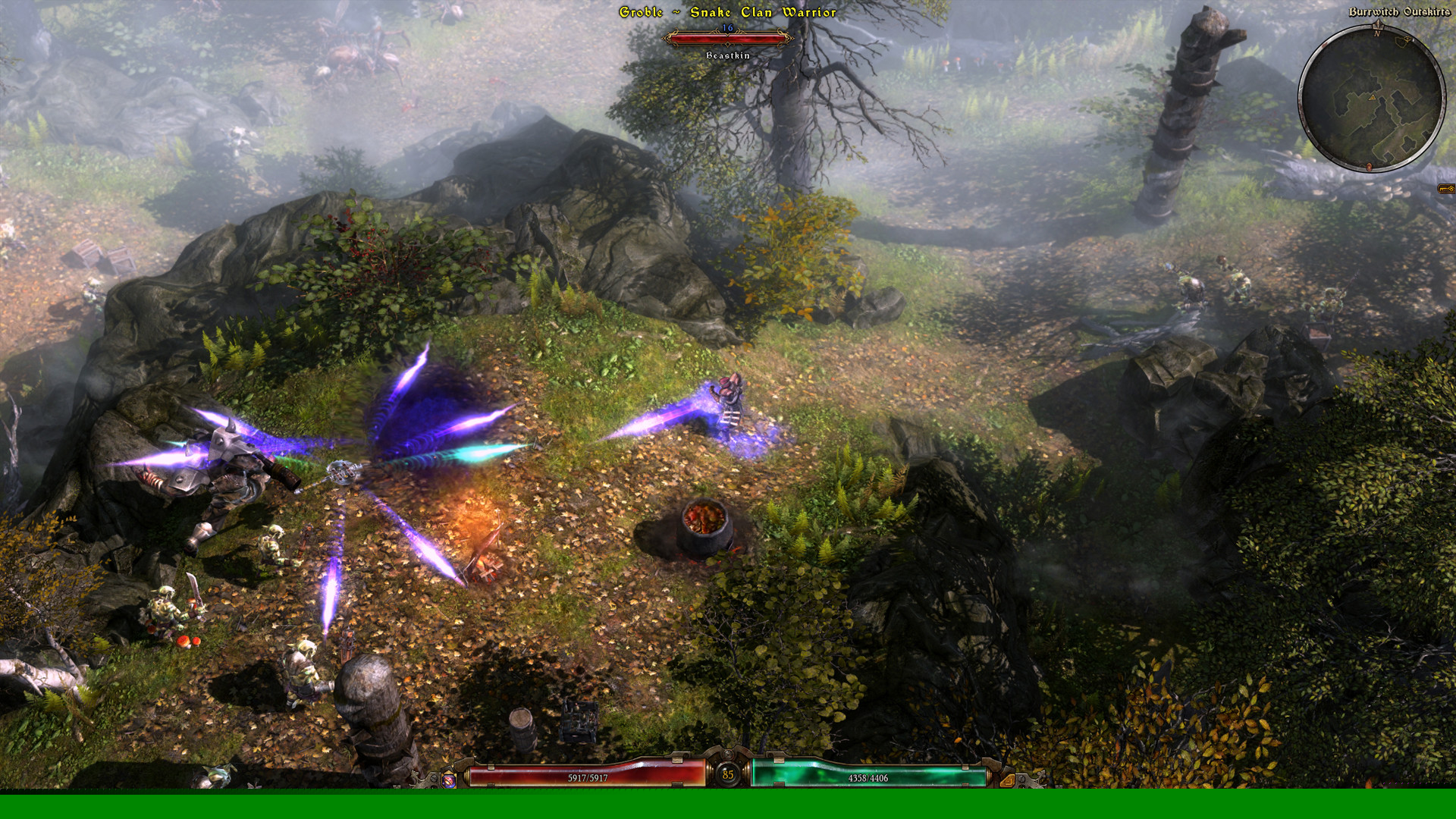This screenshot has width=1456, height=819.
Task: Click the key icon below the minimap
Action: (x=1445, y=187)
